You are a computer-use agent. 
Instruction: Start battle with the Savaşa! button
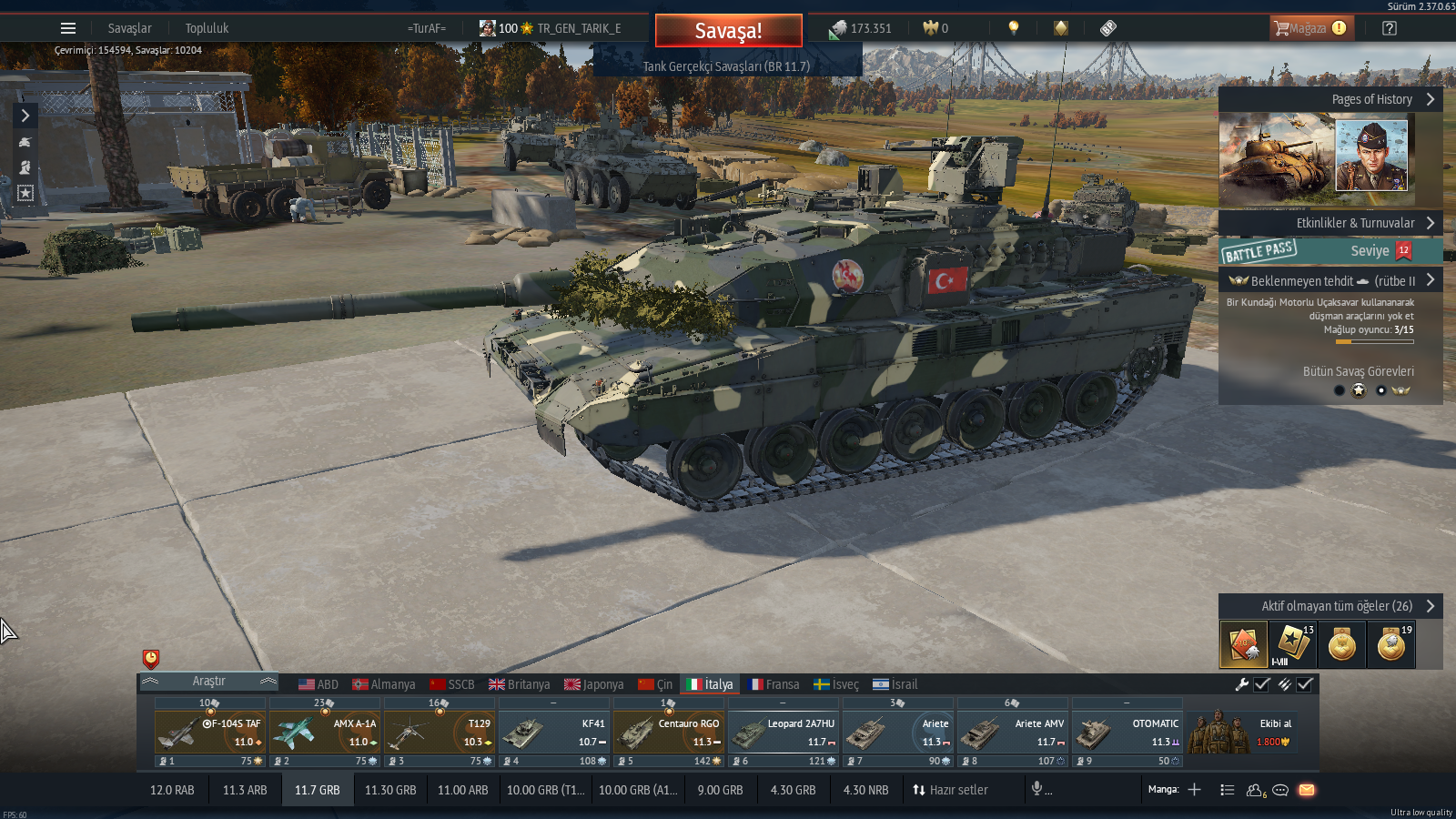tap(728, 31)
